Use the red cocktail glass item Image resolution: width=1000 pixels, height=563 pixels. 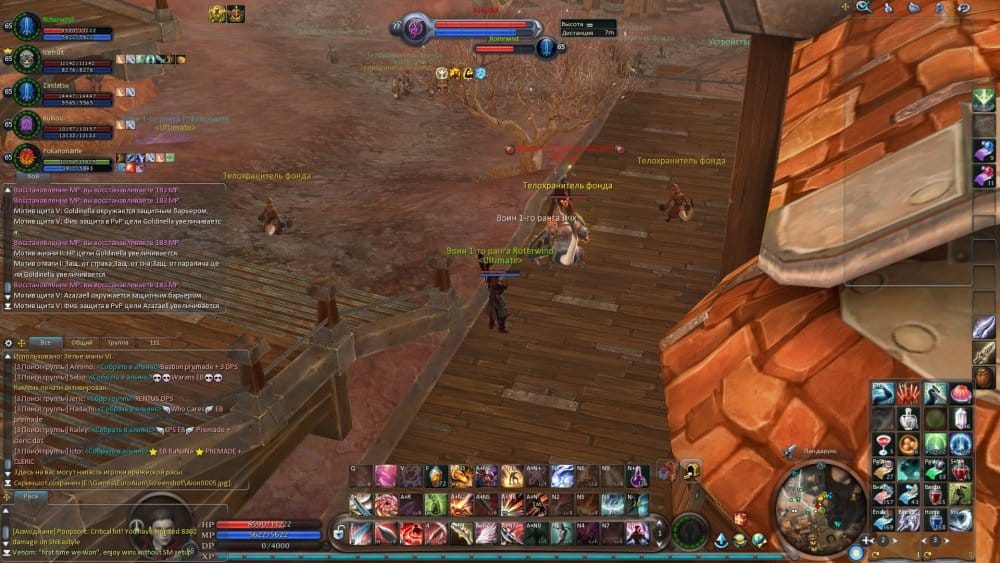tap(883, 441)
